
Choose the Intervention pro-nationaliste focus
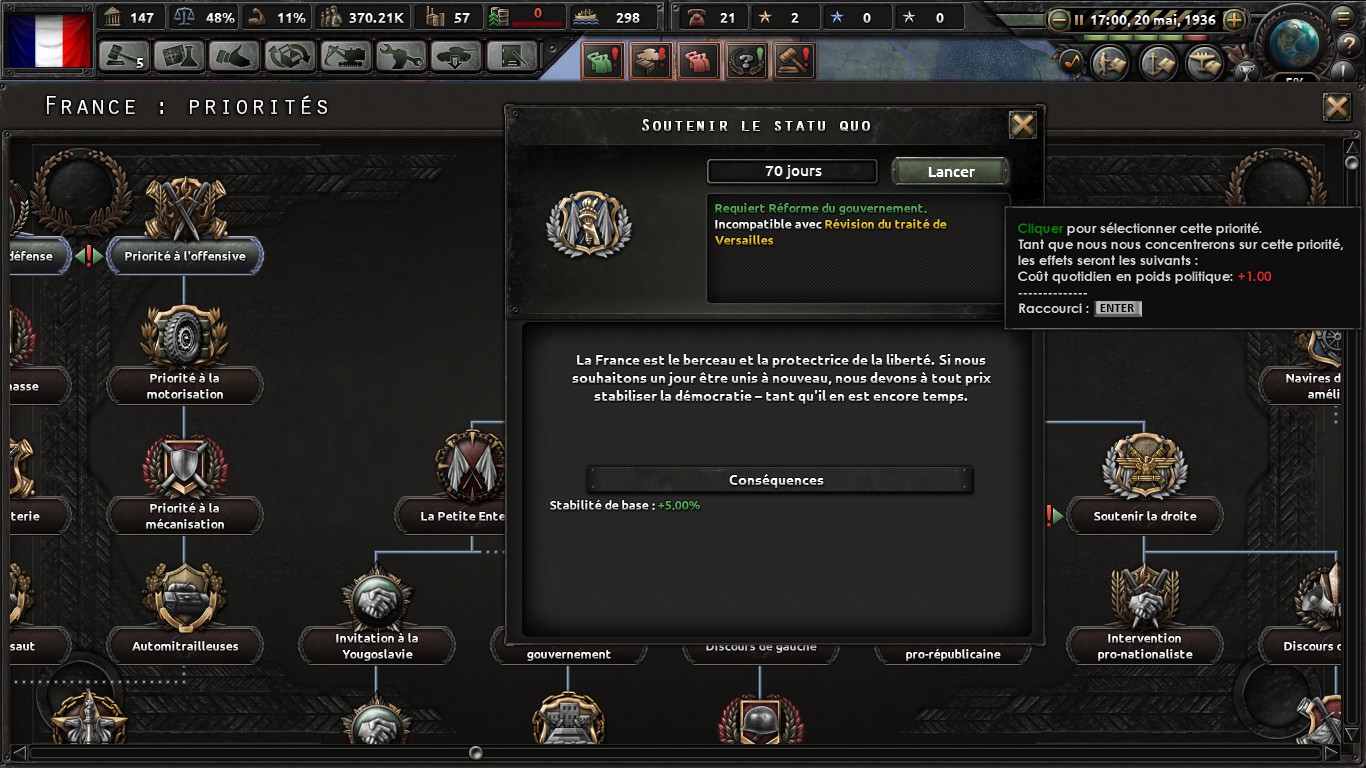coord(1144,645)
